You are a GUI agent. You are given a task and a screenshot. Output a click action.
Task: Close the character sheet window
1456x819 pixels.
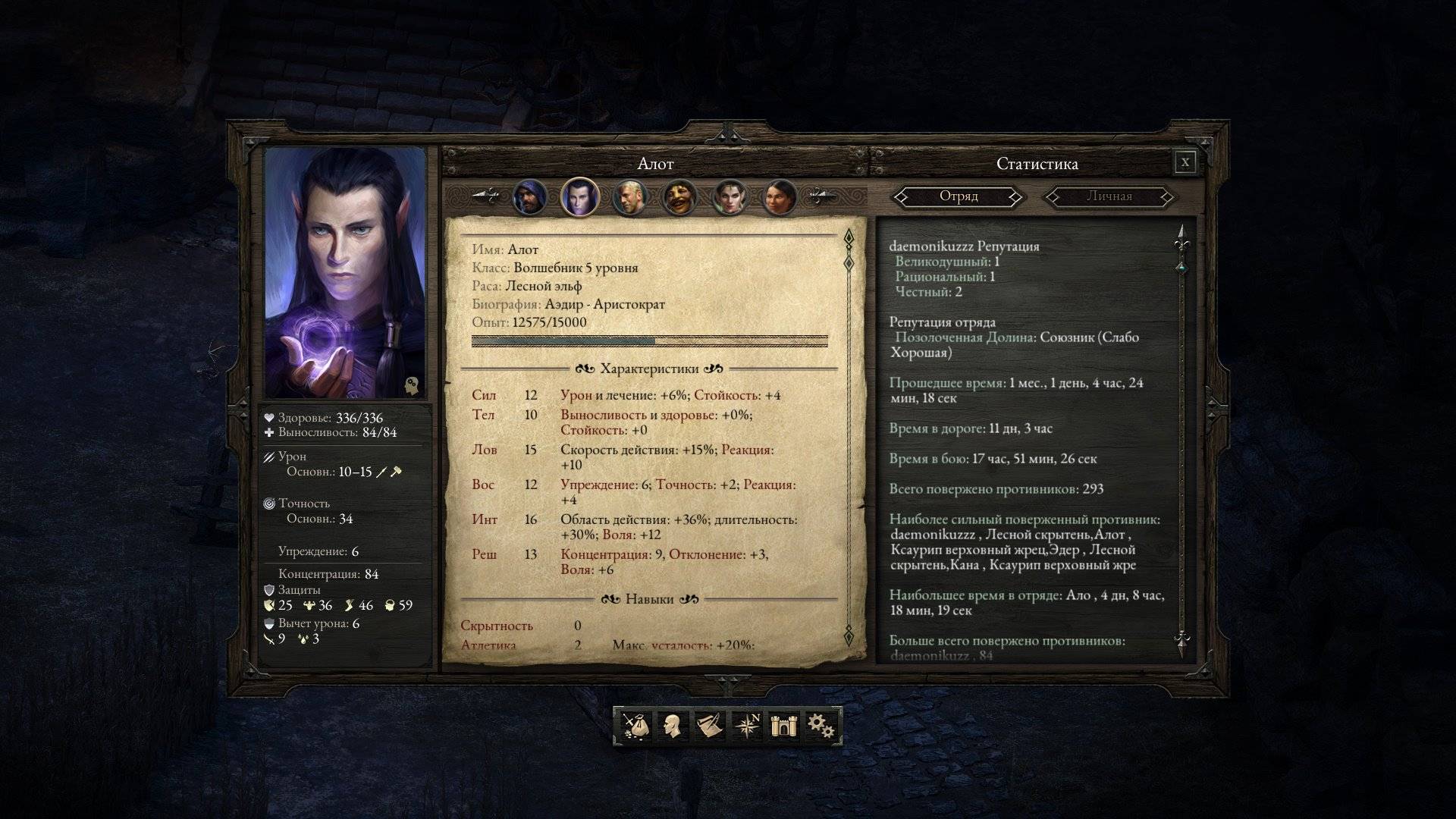pyautogui.click(x=1185, y=162)
